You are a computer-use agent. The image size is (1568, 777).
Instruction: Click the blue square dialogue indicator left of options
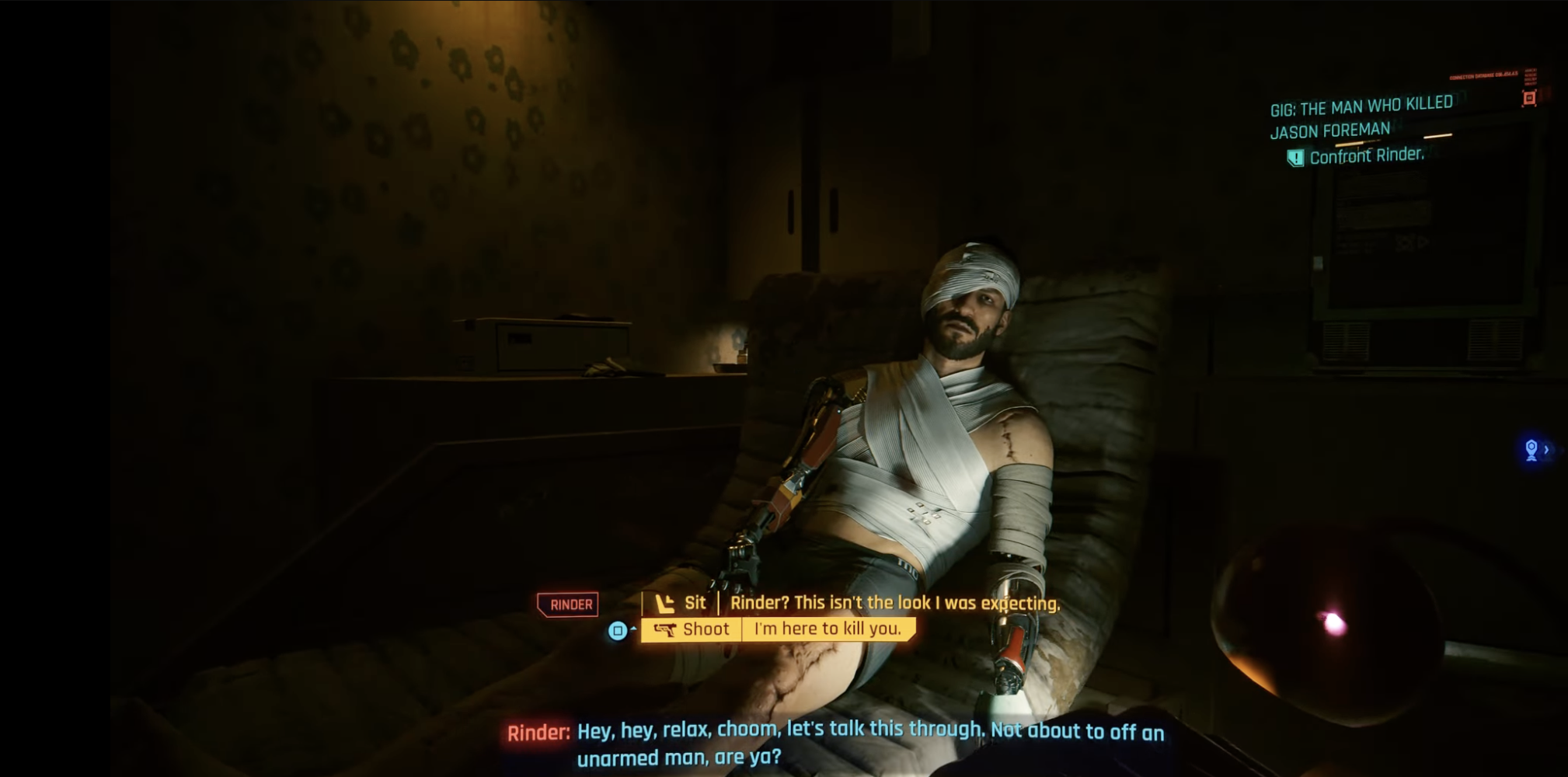coord(618,631)
